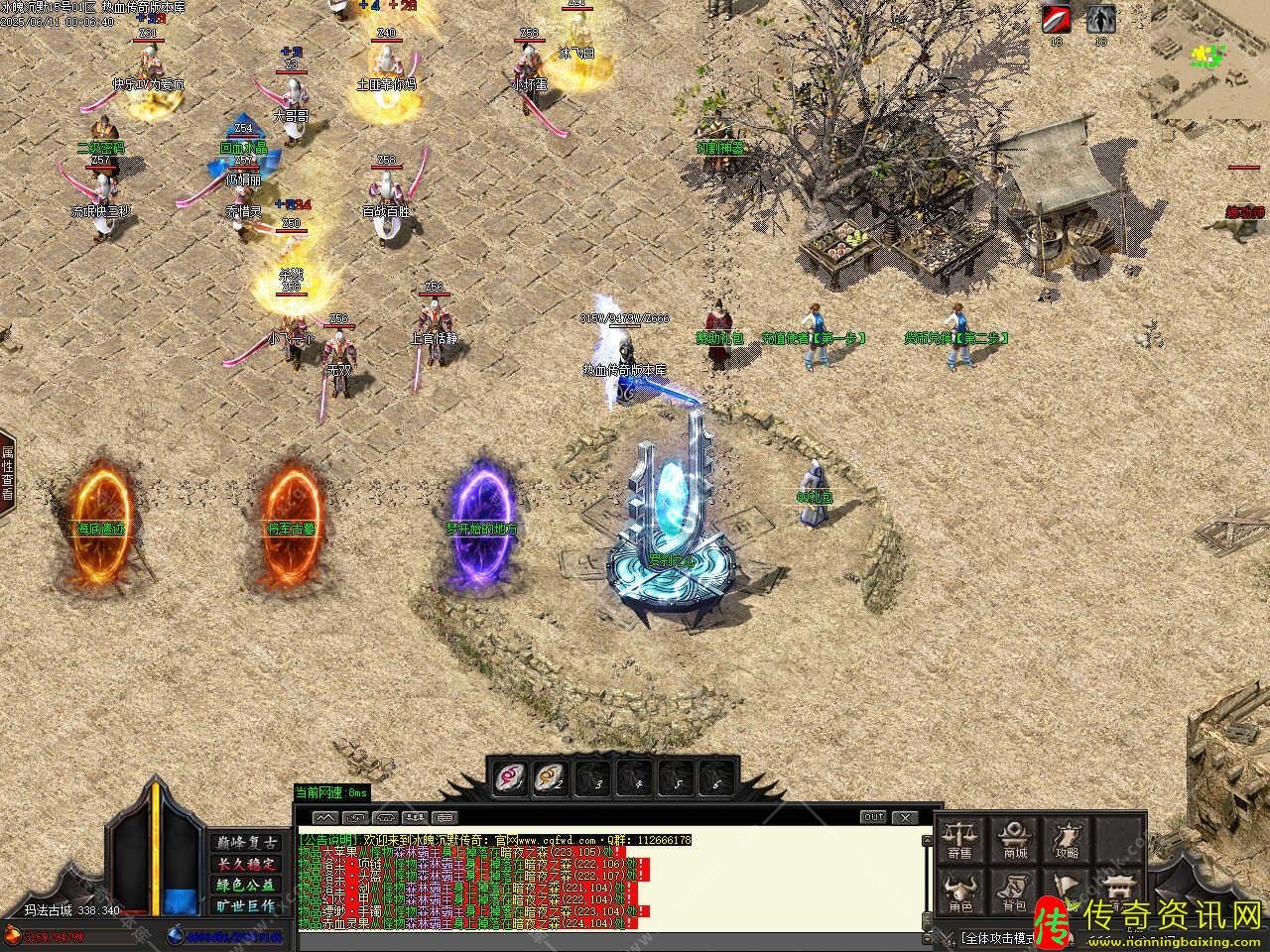Click the 绿色公益 button

point(245,885)
